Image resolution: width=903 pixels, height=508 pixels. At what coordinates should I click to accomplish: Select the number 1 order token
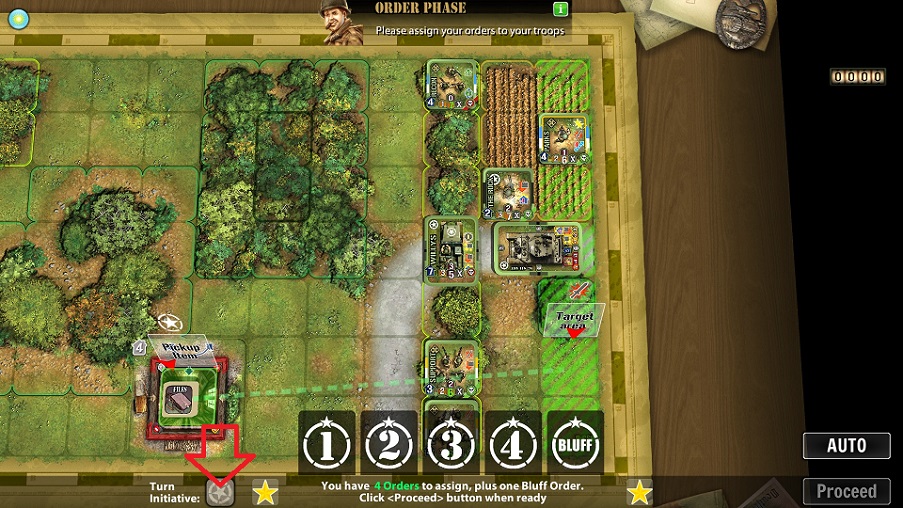pos(327,442)
